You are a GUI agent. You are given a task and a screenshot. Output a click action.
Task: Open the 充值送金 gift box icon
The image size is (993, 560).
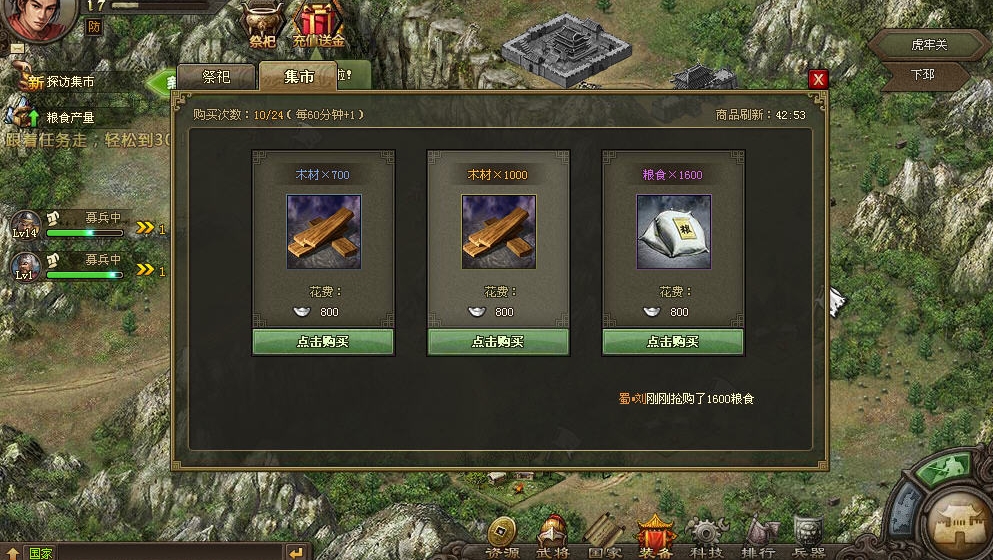pos(320,24)
